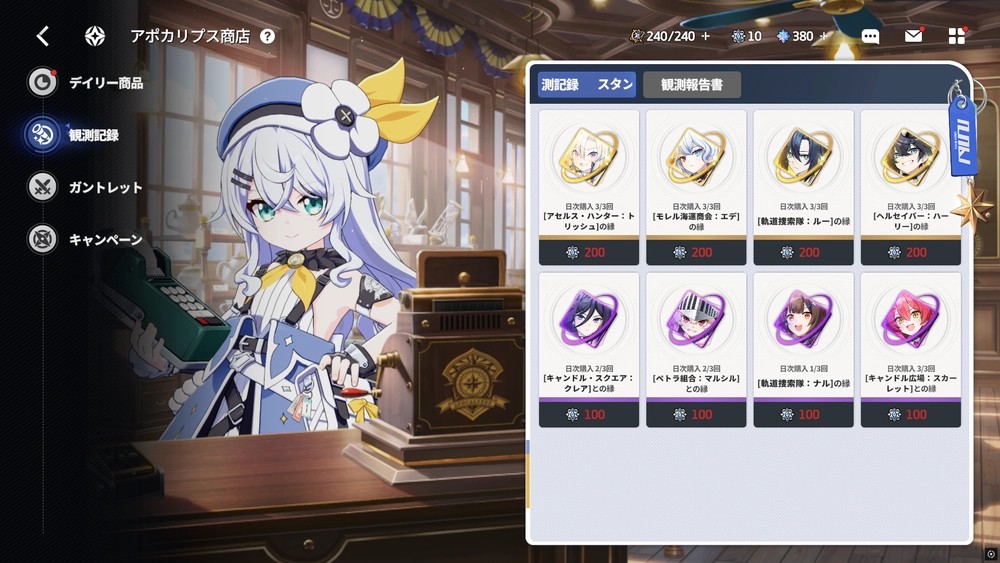Buy the エデ bond item

696,187
